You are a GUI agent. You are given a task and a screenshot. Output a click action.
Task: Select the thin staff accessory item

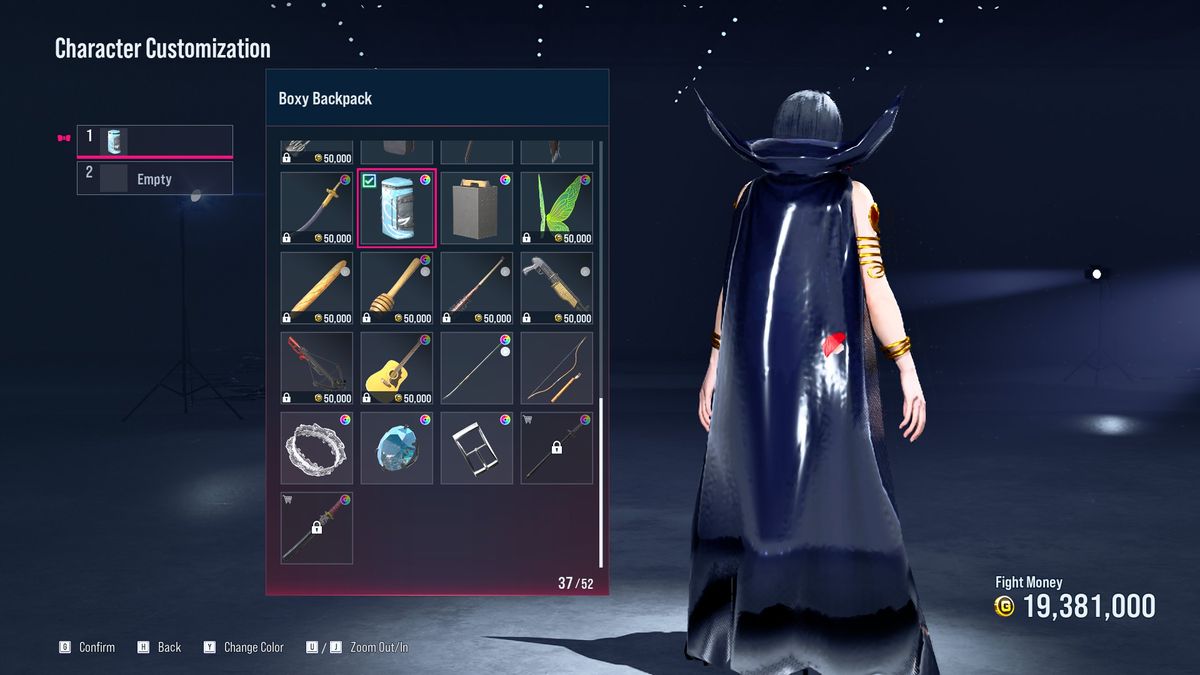coord(477,368)
